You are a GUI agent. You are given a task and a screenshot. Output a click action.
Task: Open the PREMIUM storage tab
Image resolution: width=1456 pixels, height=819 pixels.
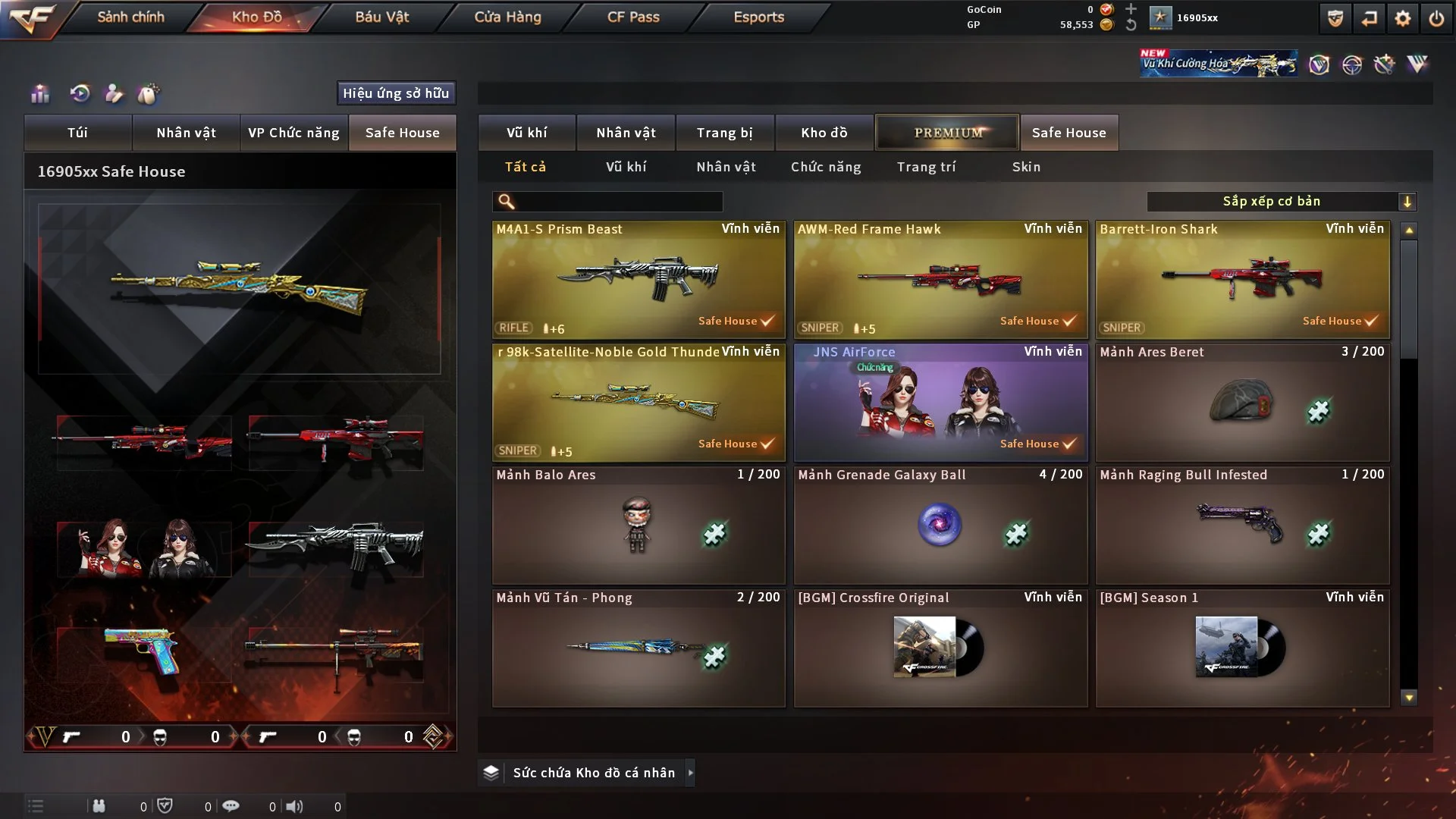pos(948,133)
